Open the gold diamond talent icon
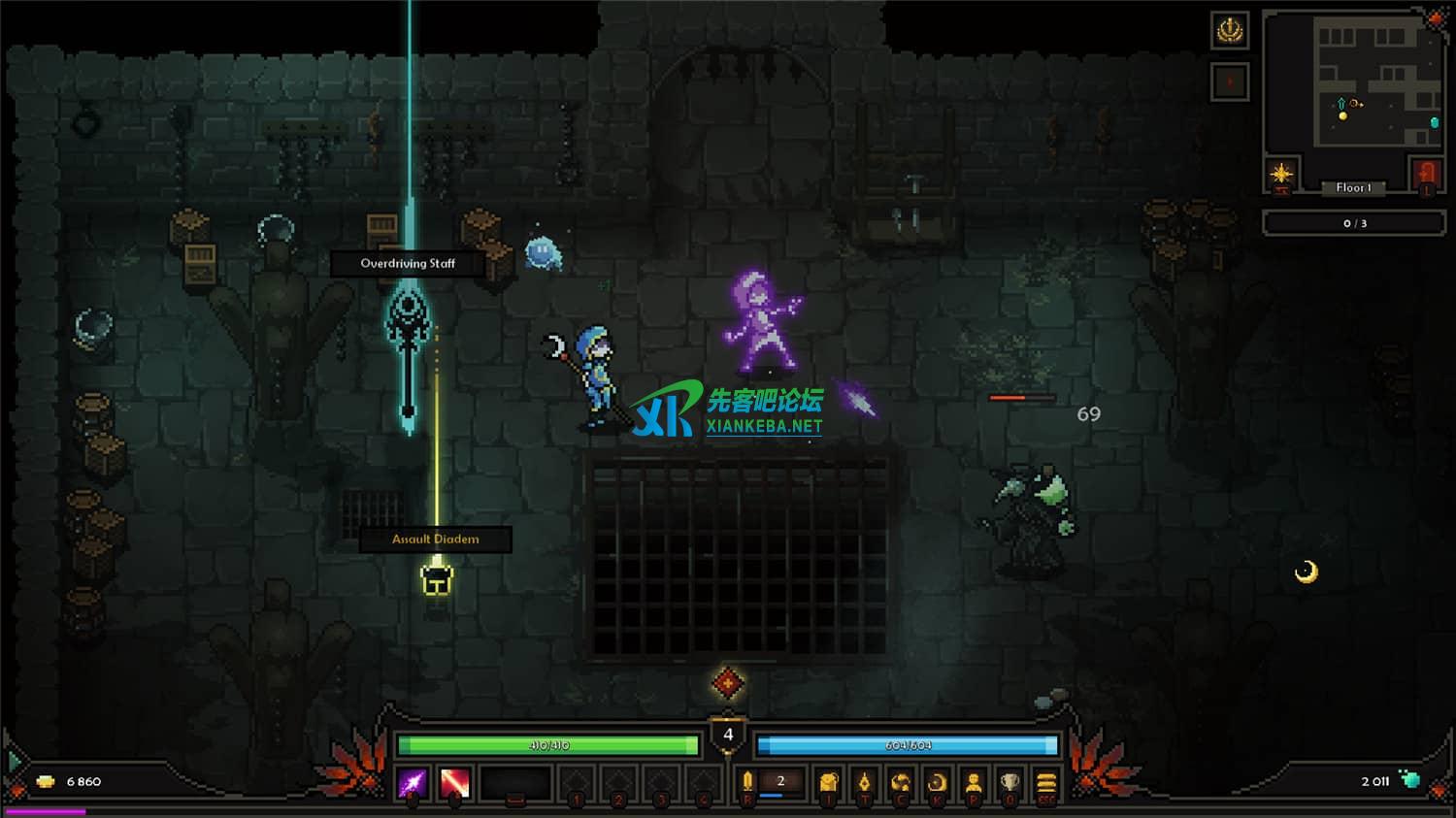Image resolution: width=1456 pixels, height=818 pixels. pos(864,782)
